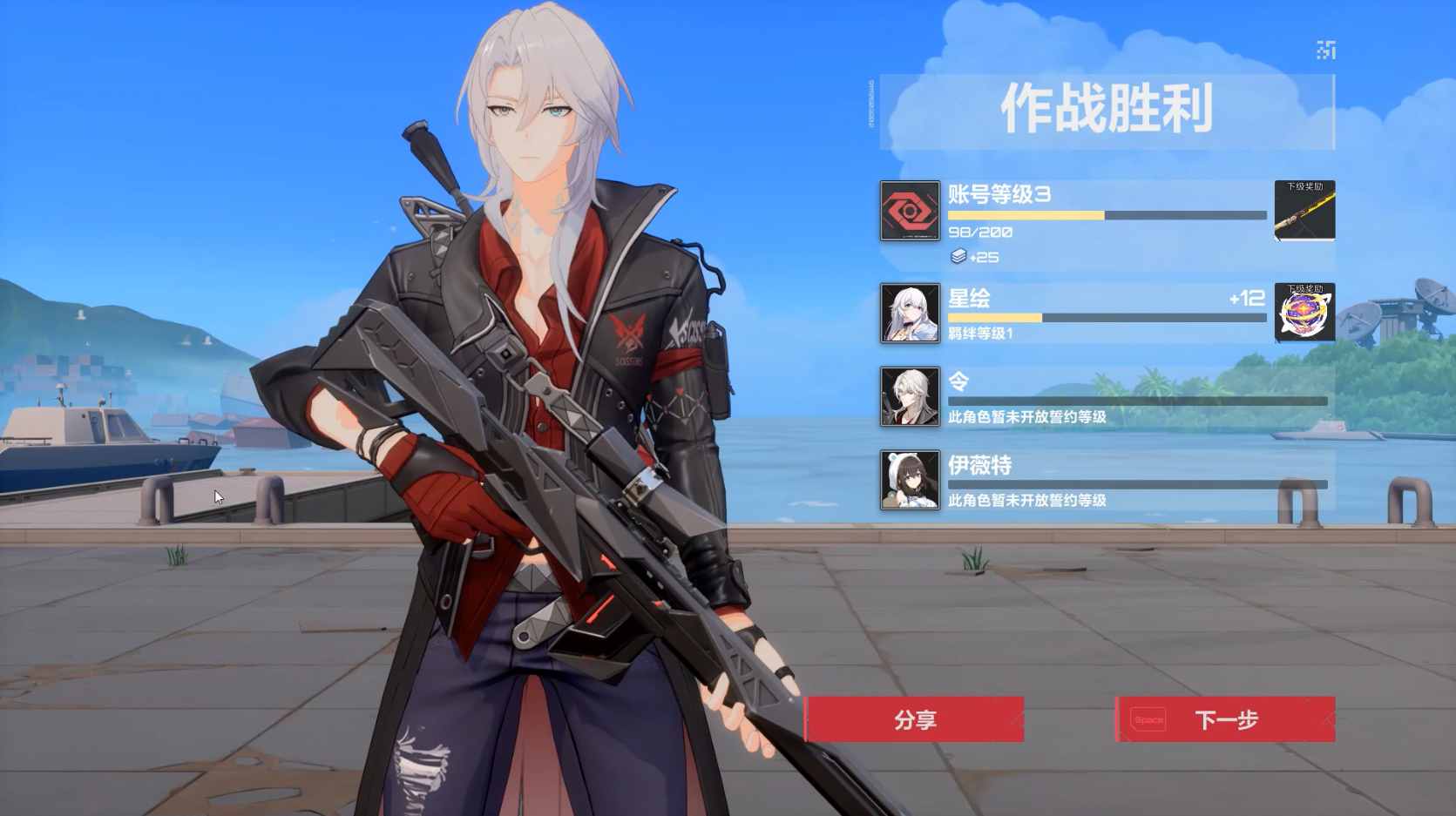Select 星绘's character portrait
This screenshot has width=1456, height=816.
[909, 314]
